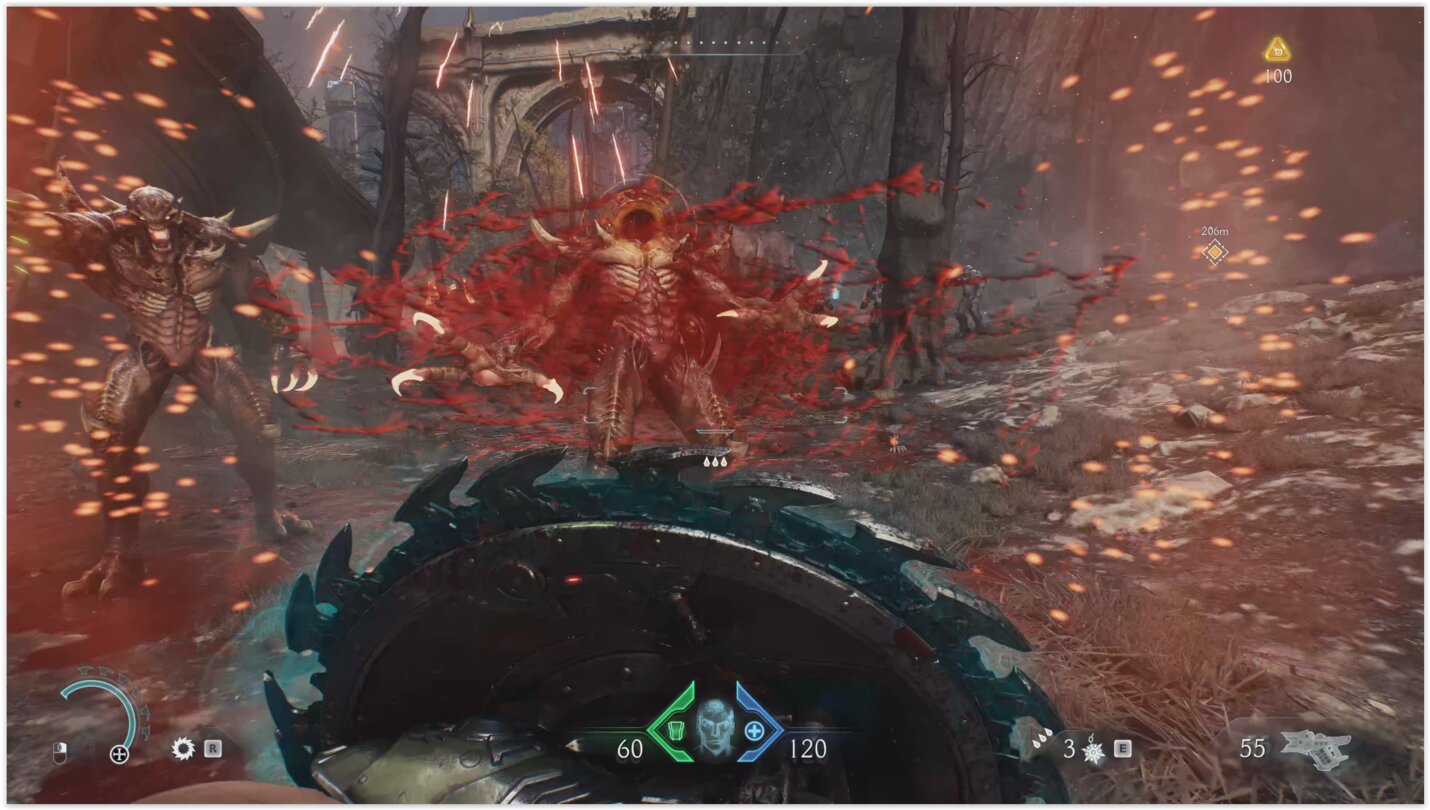Image resolution: width=1430 pixels, height=810 pixels.
Task: Click the ammo counter showing 55
Action: tap(1253, 750)
